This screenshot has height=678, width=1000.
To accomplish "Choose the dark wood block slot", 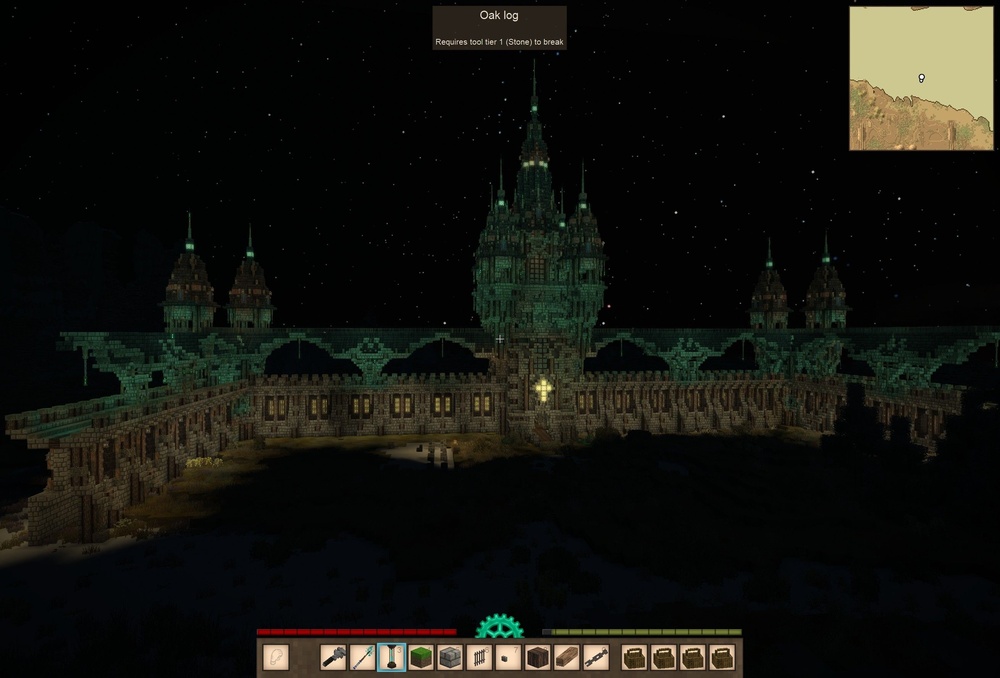I will (x=538, y=657).
